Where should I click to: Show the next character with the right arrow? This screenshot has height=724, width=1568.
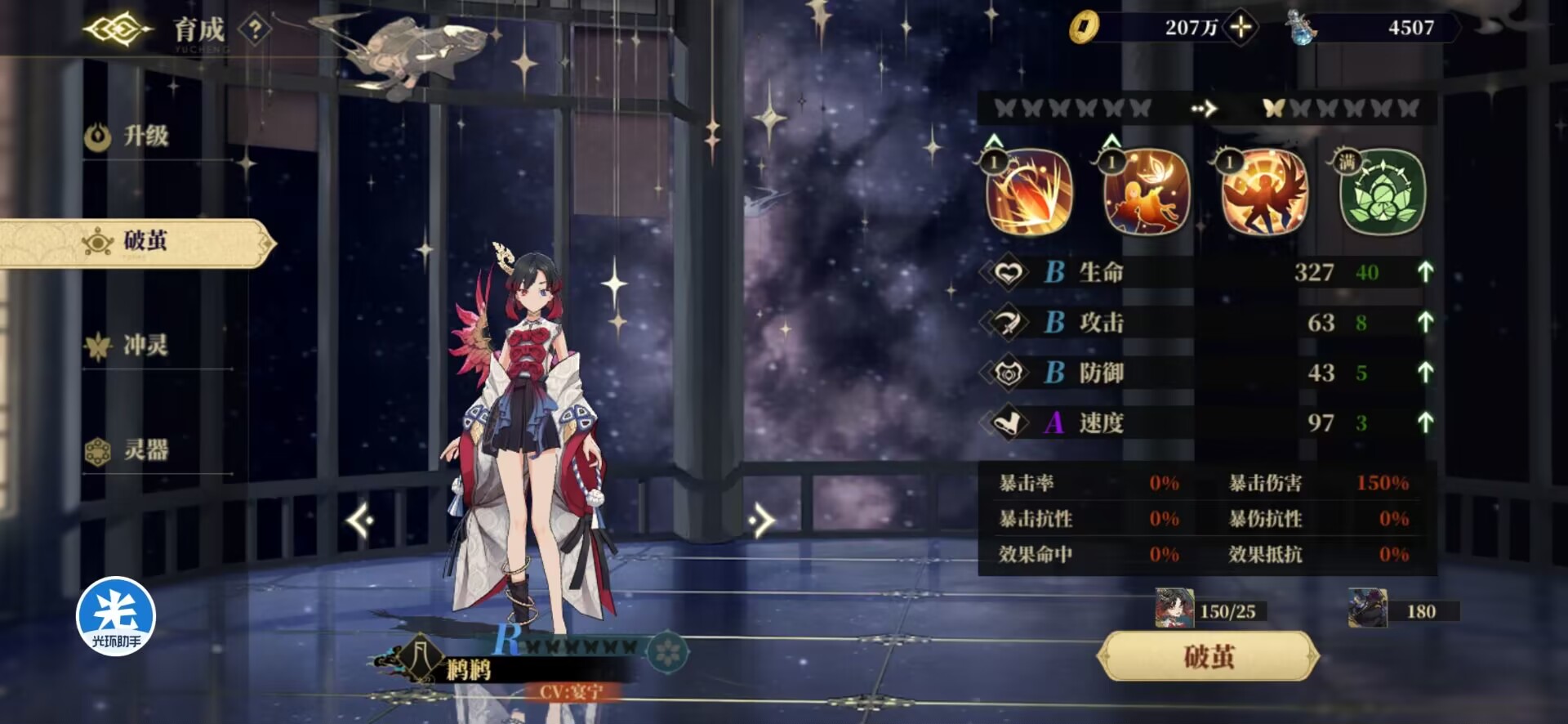click(x=760, y=521)
